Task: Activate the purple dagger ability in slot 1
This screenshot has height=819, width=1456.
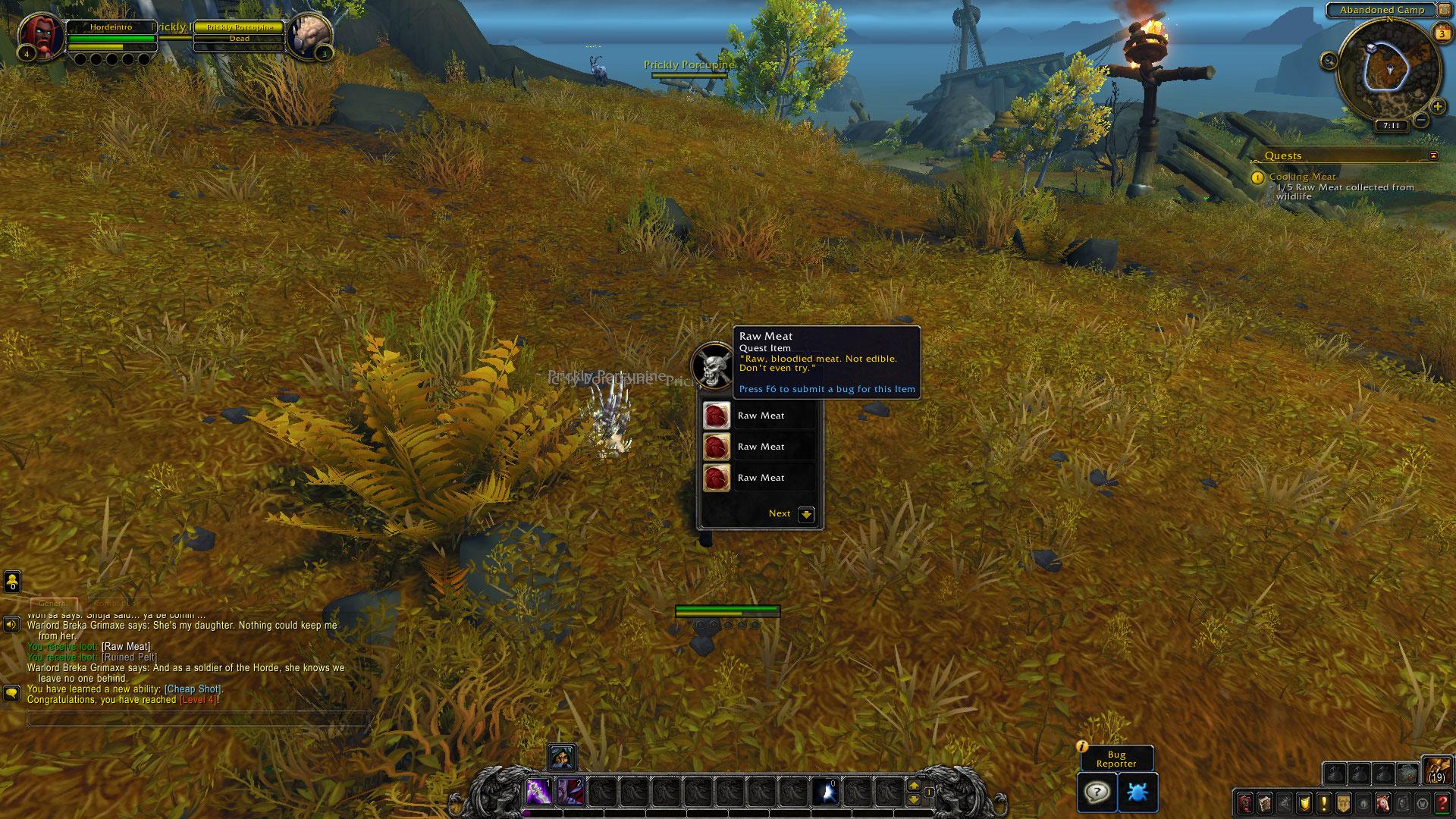Action: coord(538,792)
